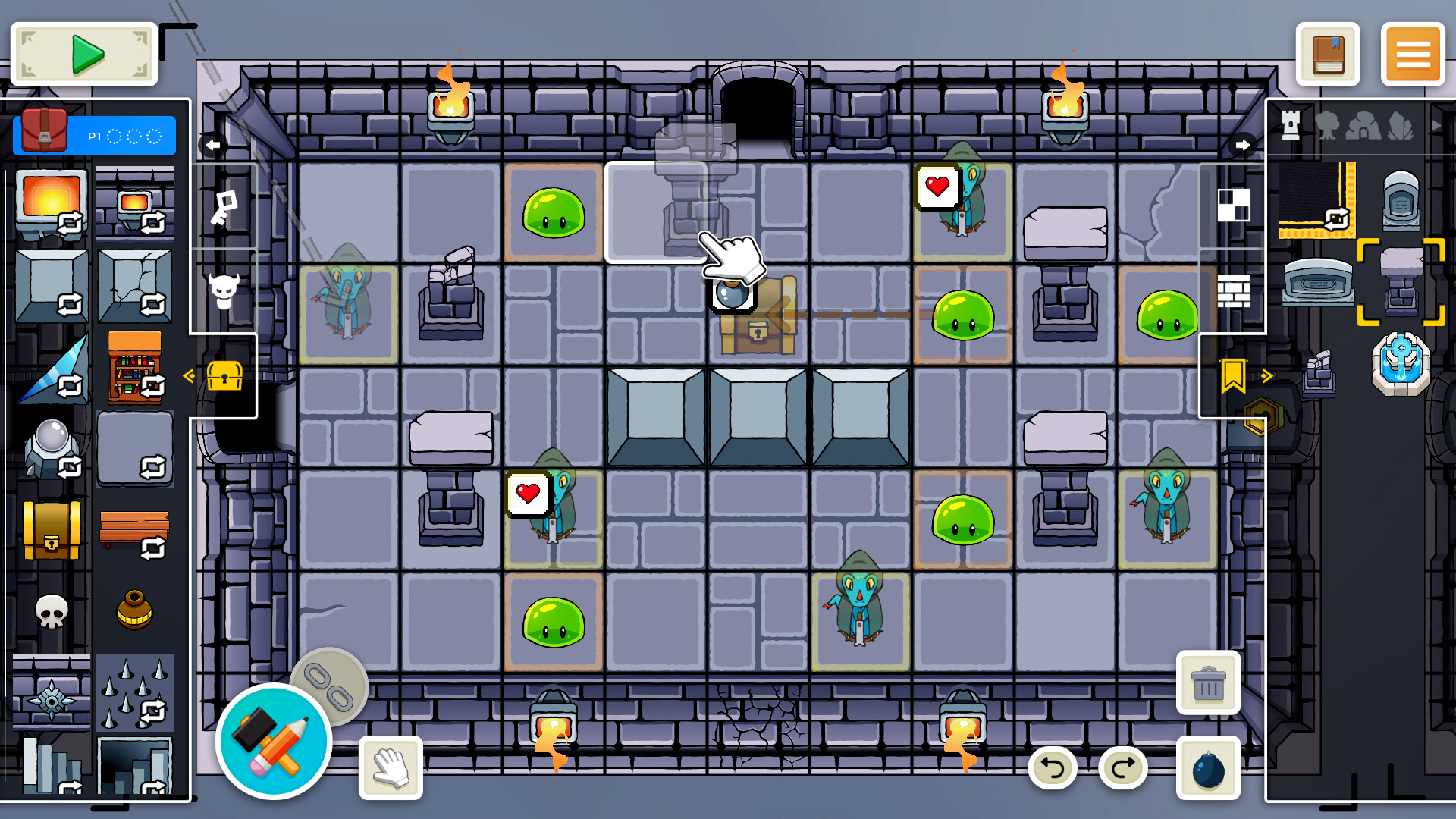
Task: Select the cave theme category
Action: (1362, 127)
